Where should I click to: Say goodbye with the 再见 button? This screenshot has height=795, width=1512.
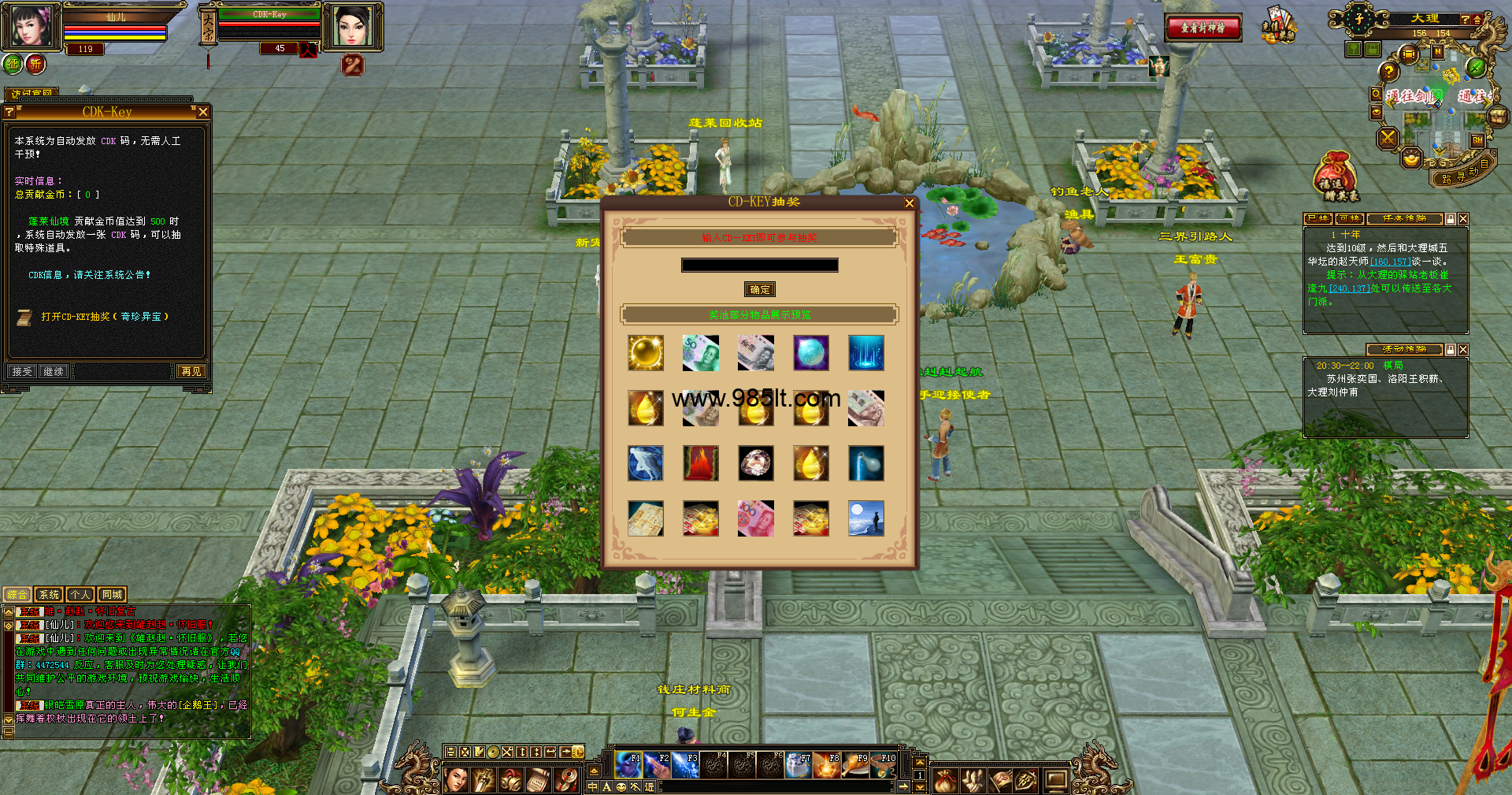click(191, 371)
